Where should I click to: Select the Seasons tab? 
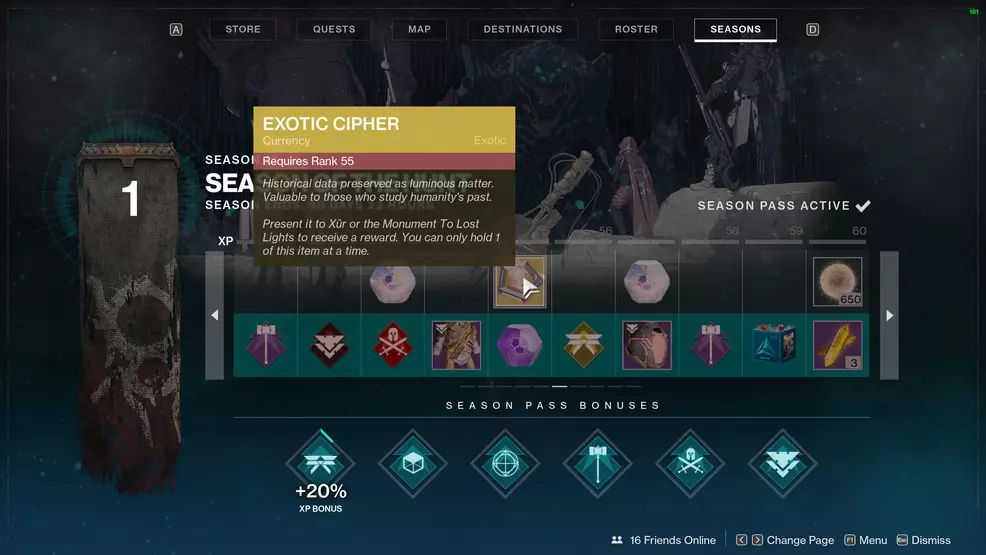coord(735,29)
